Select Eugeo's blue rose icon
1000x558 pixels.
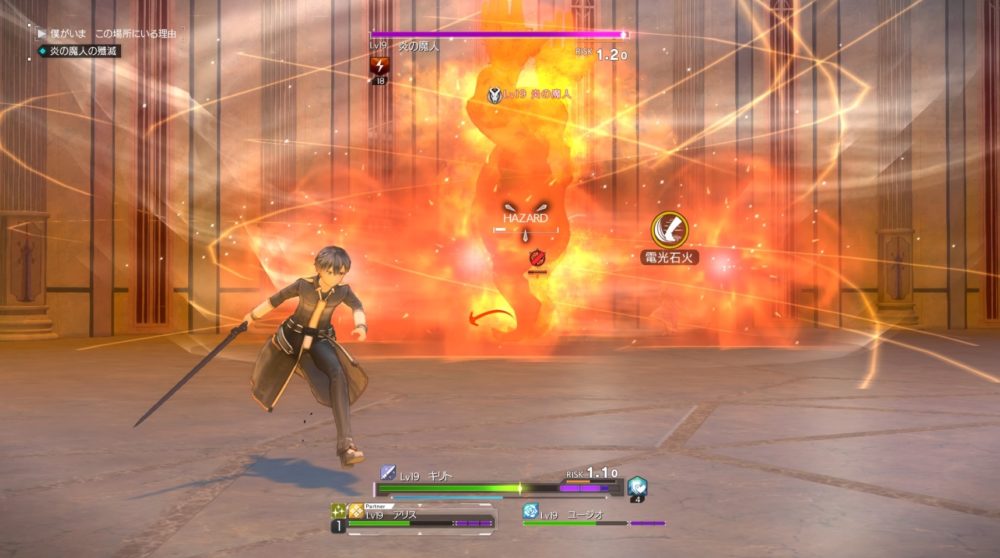(x=531, y=511)
